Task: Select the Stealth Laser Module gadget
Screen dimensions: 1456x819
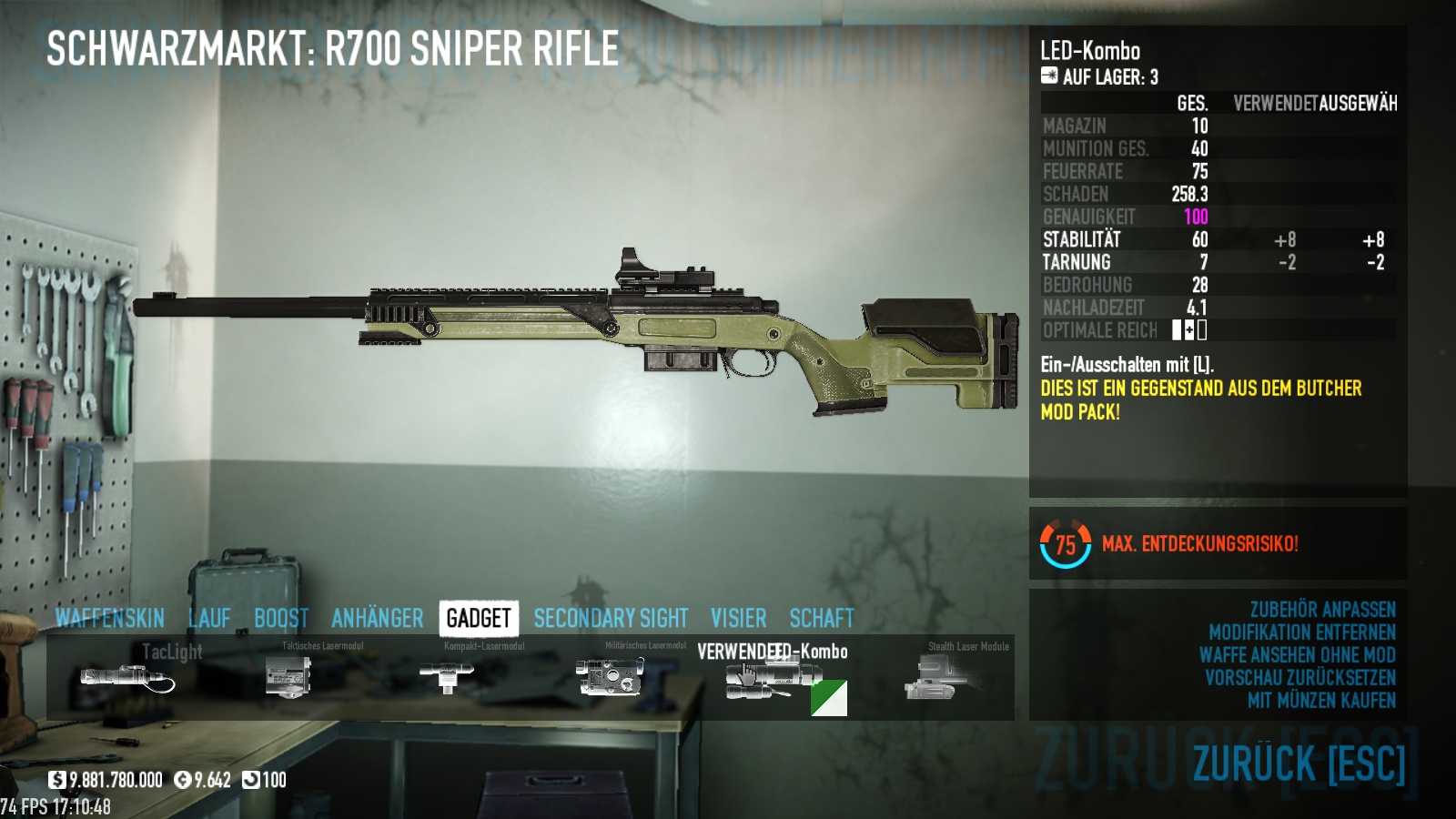Action: pos(933,678)
